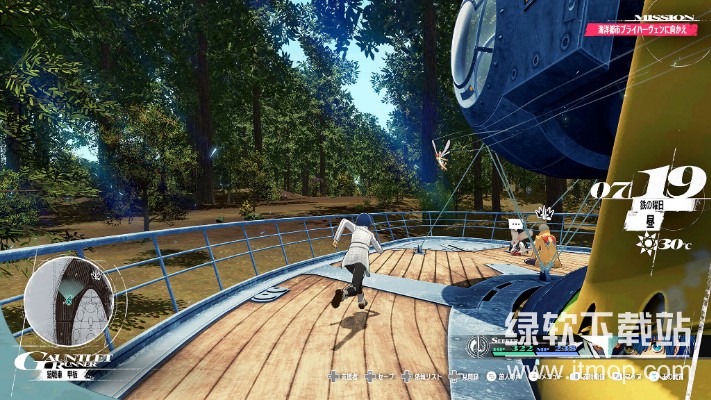Viewport: 711px width, 400px height.
Task: Select the speech bubble talk marker
Action: click(516, 224)
